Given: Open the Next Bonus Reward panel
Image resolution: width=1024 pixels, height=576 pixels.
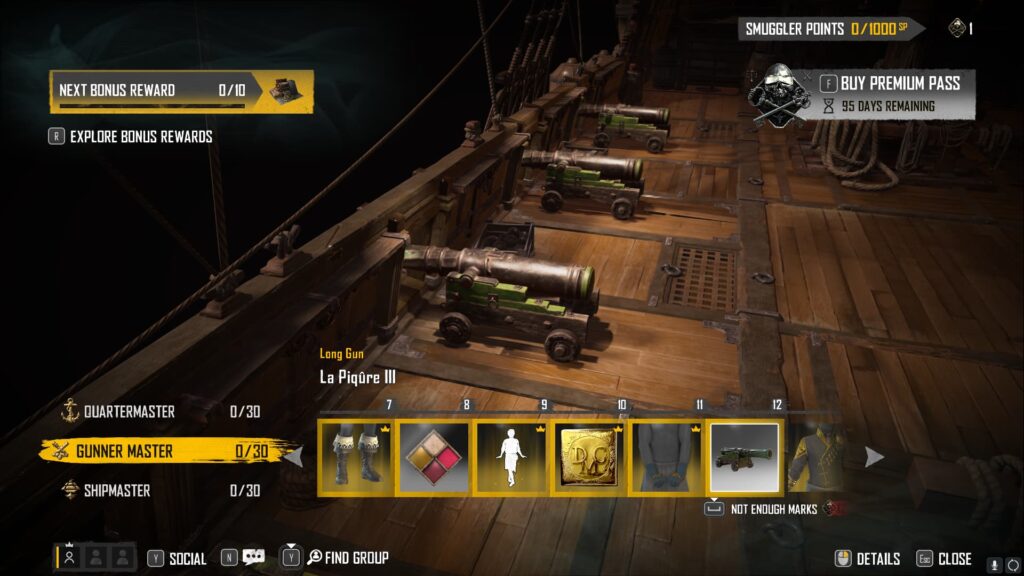Looking at the screenshot, I should (x=181, y=90).
